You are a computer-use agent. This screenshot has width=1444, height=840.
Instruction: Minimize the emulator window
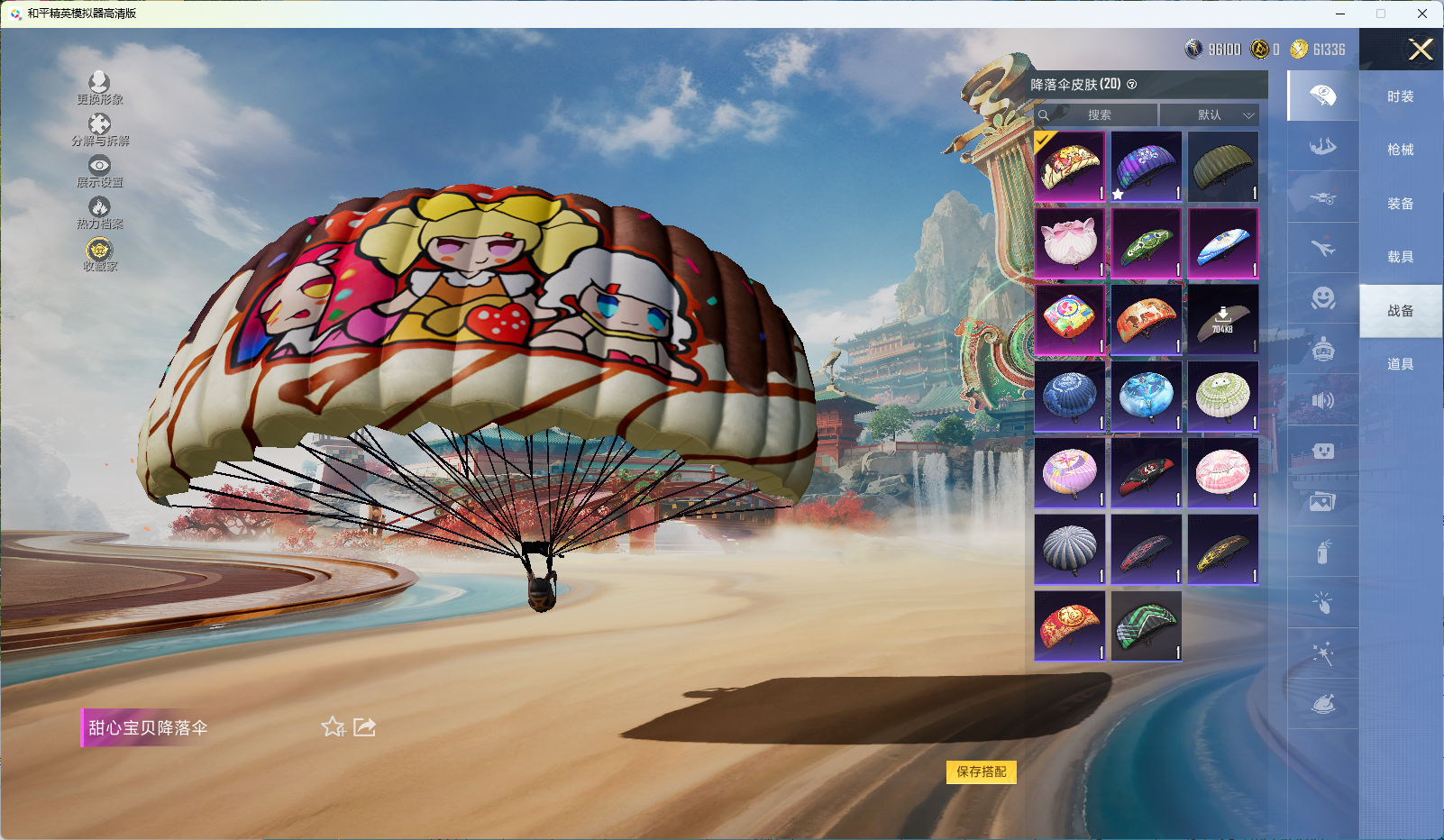click(1339, 14)
